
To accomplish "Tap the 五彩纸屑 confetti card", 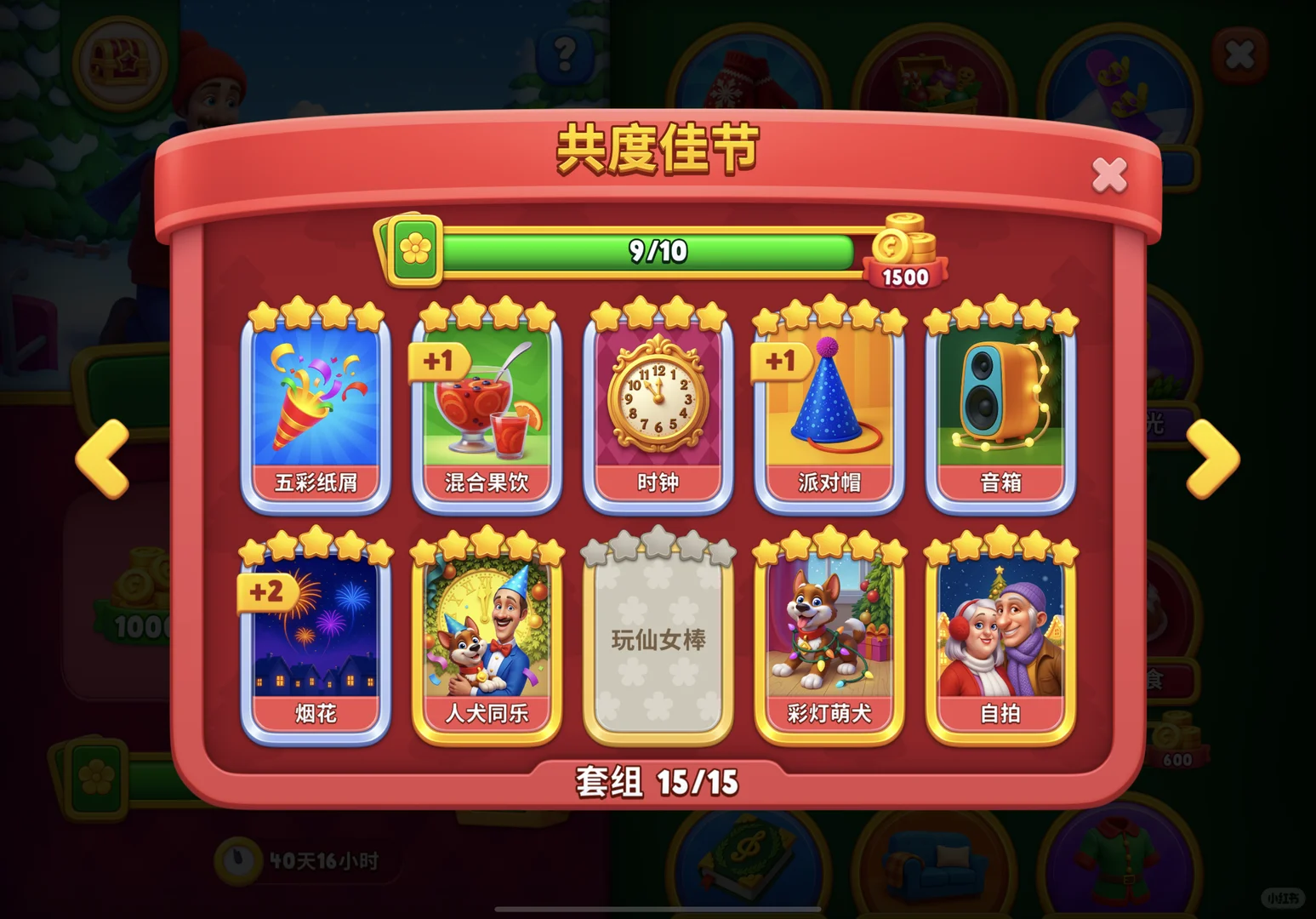I will [316, 408].
